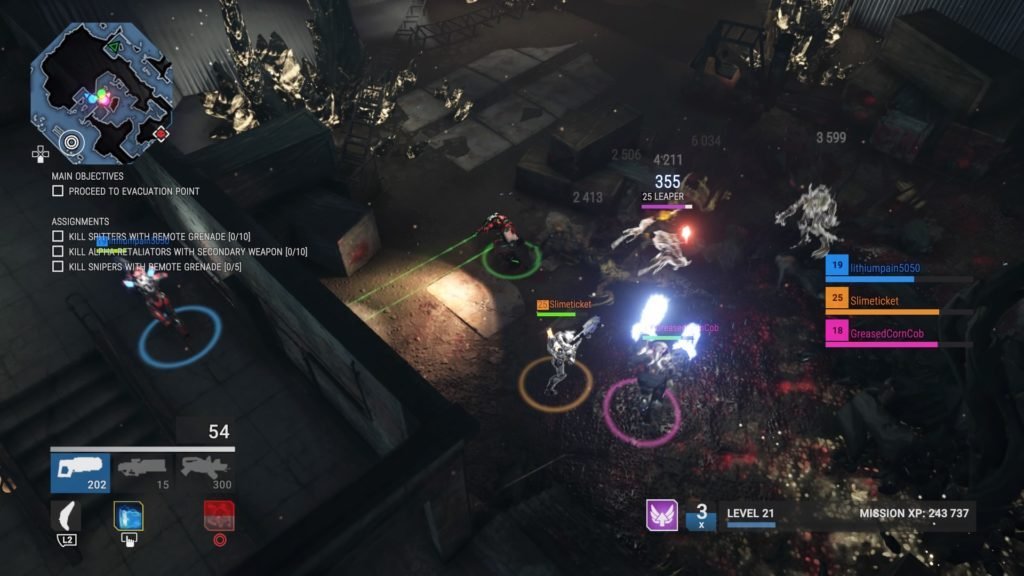Toggle the Proceed to Evacuation Point checkbox
The image size is (1024, 576).
coord(58,191)
